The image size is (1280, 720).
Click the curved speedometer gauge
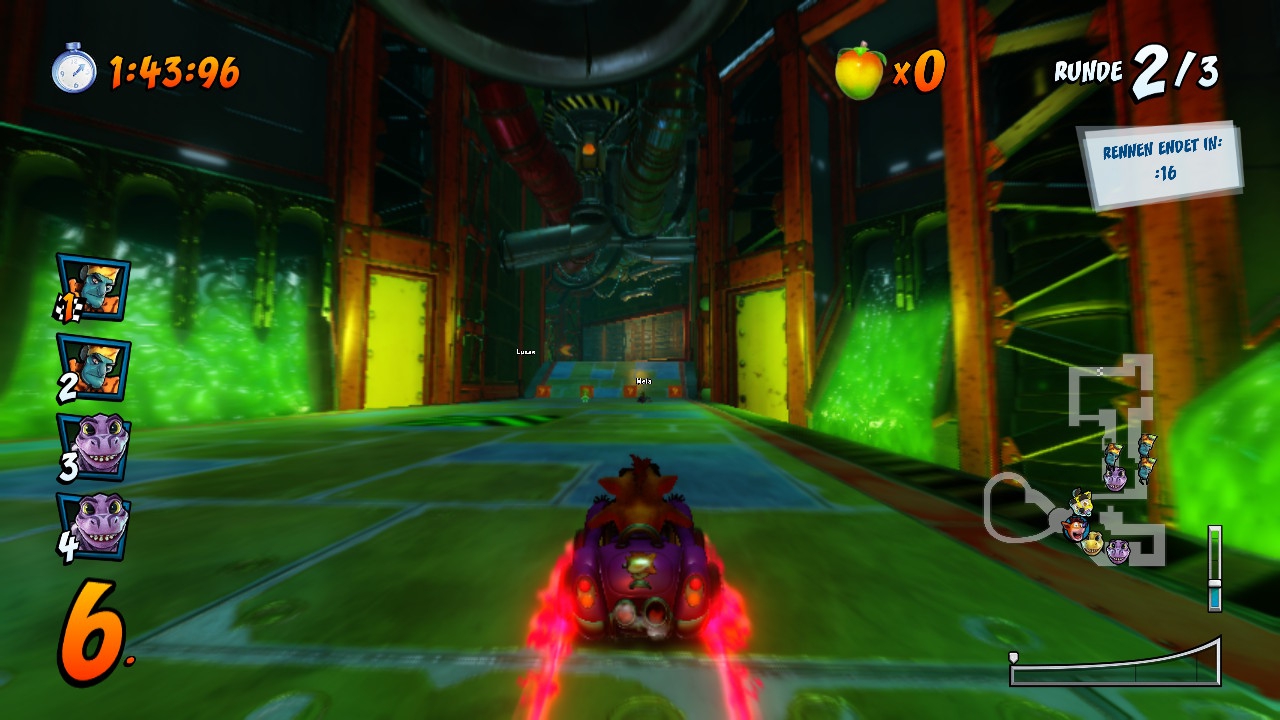pos(1115,665)
